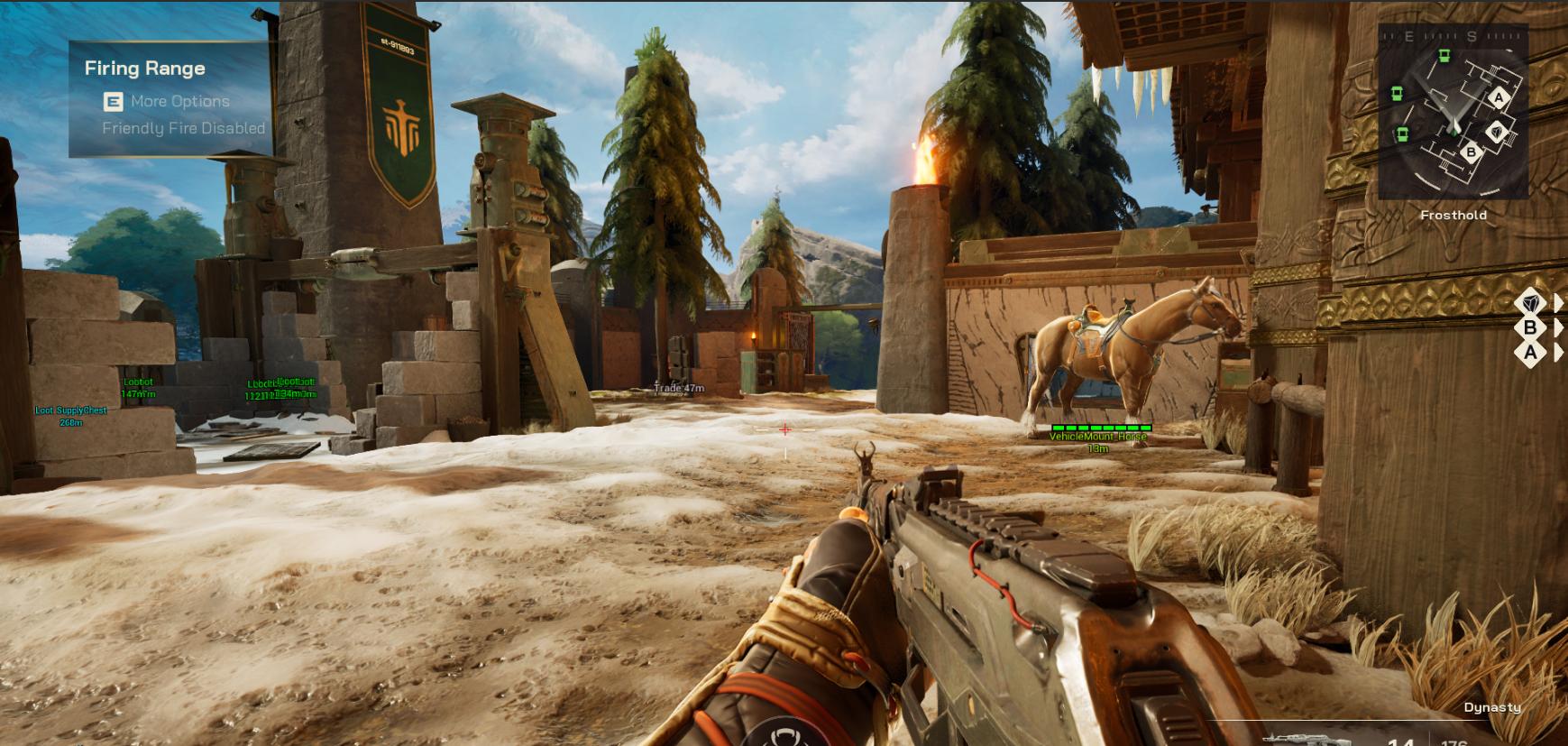Select objective A marker on the minimap

(1499, 97)
